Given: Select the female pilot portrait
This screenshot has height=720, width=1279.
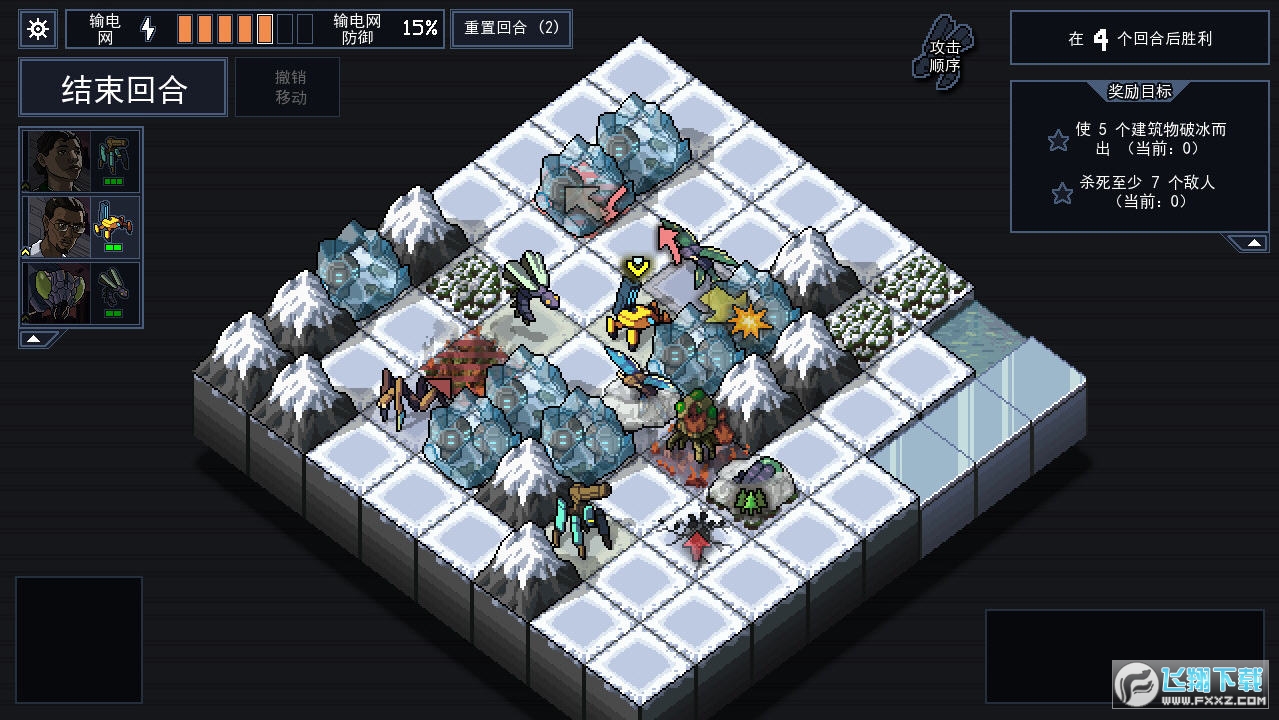Looking at the screenshot, I should coord(58,160).
